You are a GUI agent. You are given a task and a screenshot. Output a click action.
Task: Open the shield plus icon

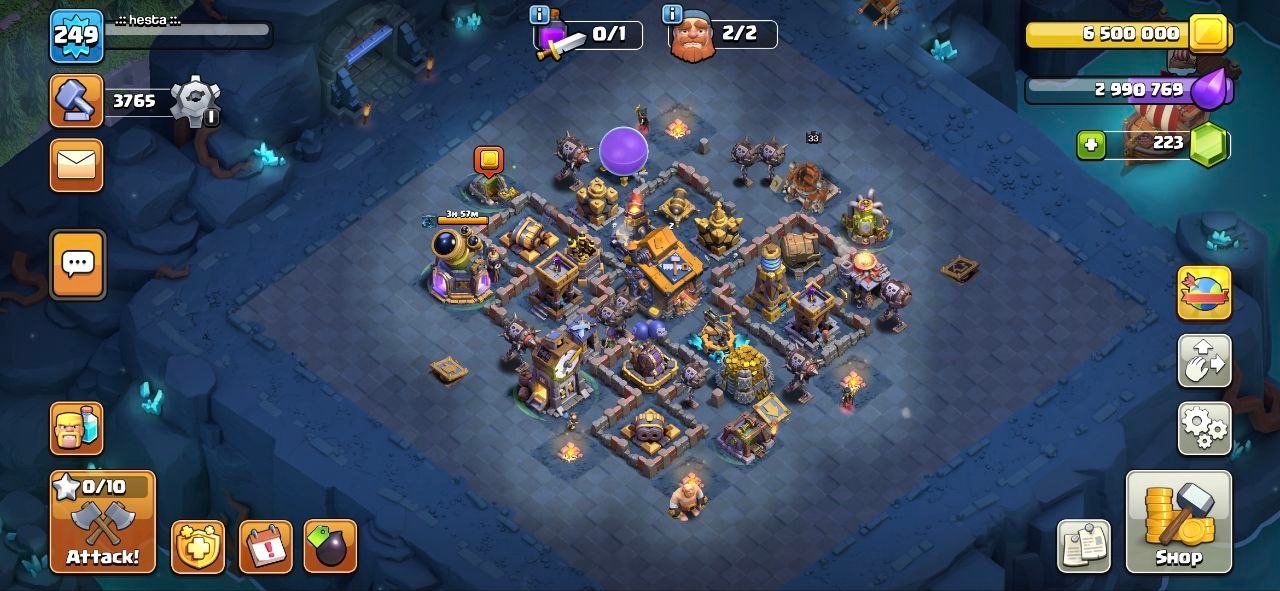(x=197, y=546)
